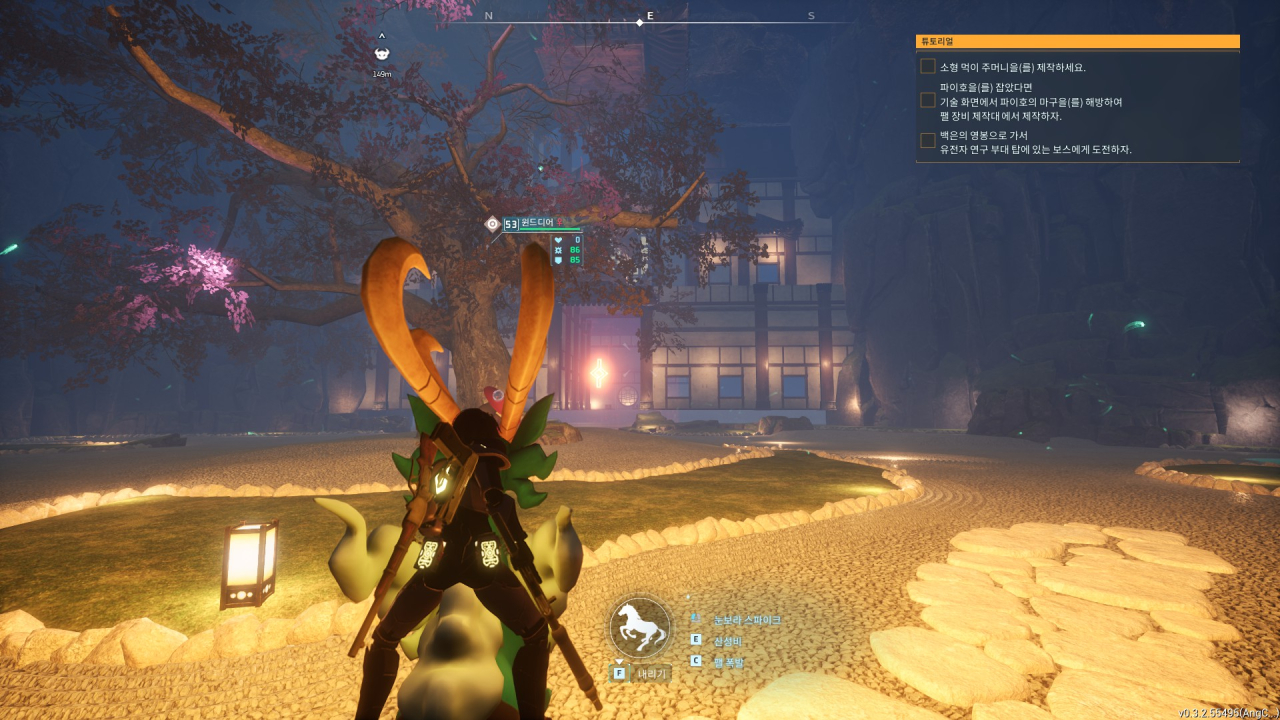This screenshot has width=1280, height=720.
Task: Tick the checkbox for the tower boss challenge
Action: pos(928,141)
